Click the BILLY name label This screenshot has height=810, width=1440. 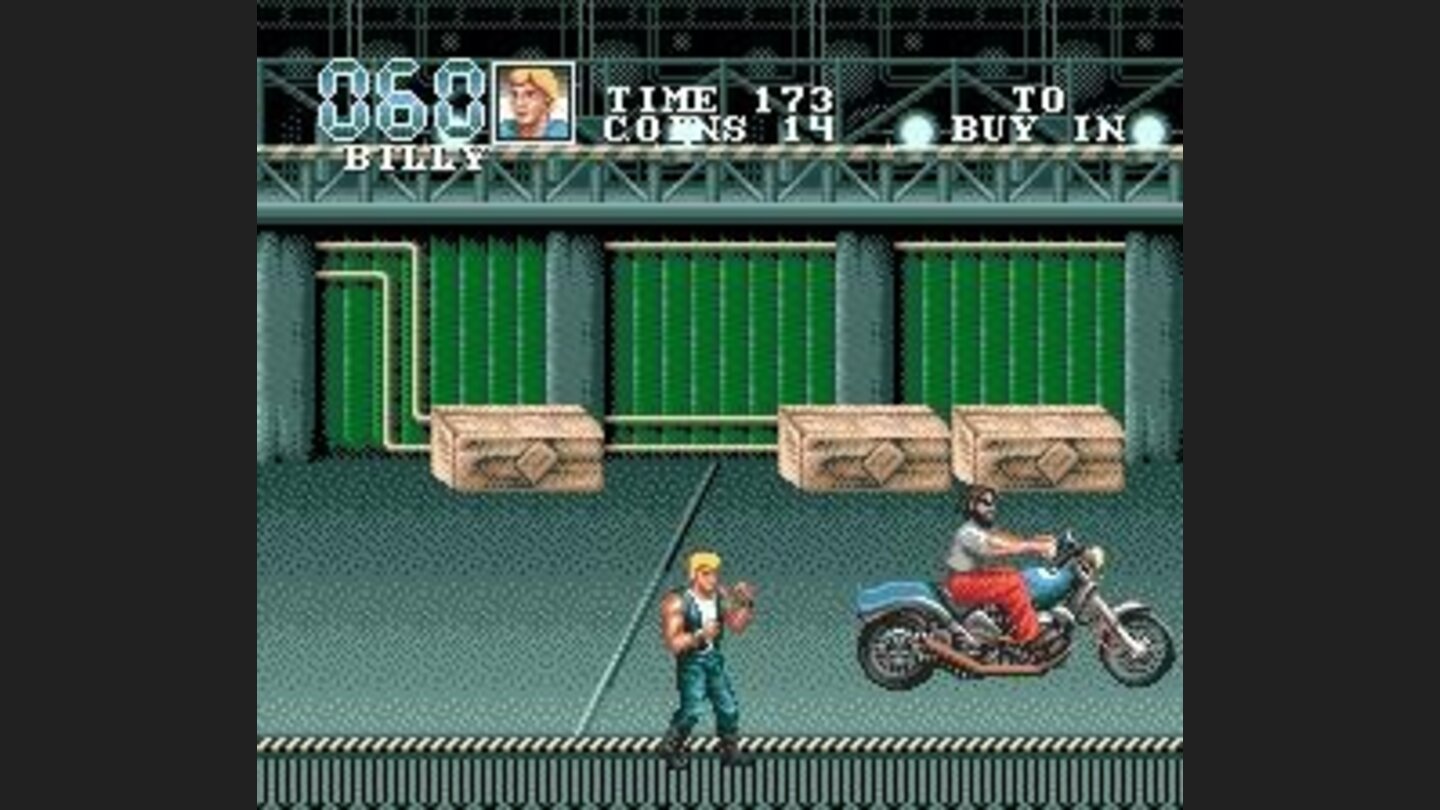[x=418, y=155]
